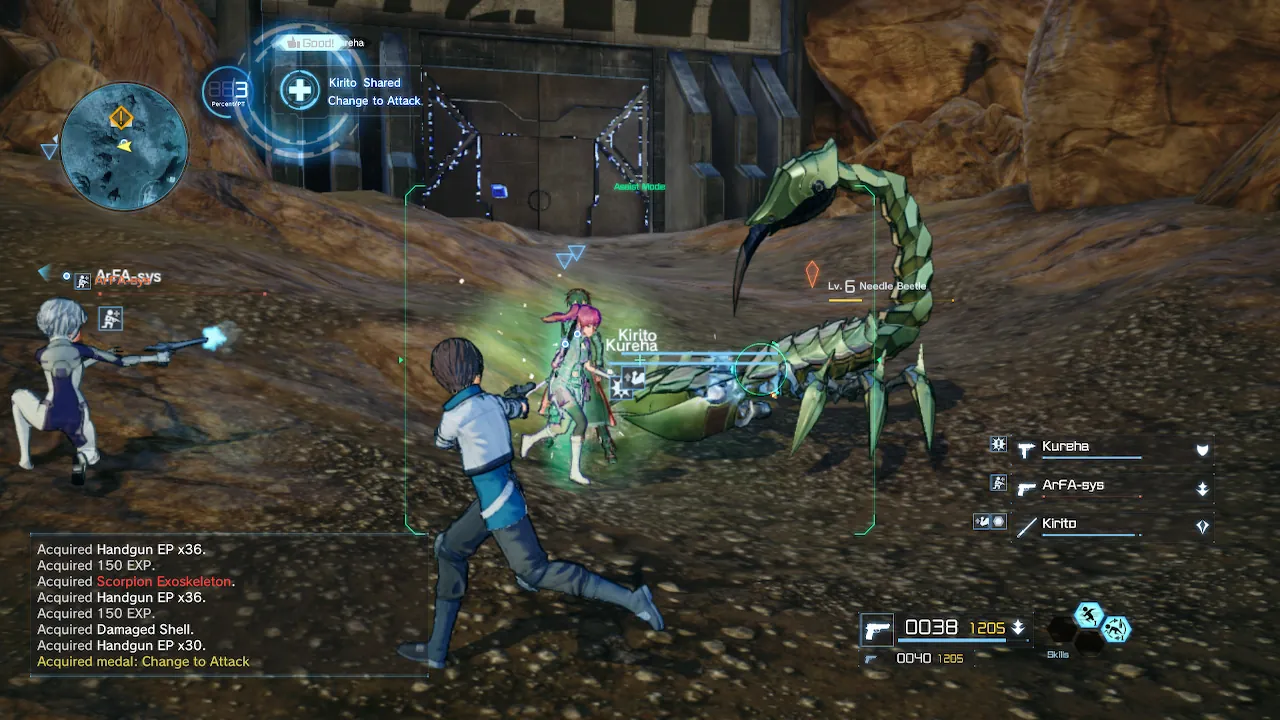Toggle ArFA-sys buff arrows indicator
Viewport: 1280px width, 720px height.
1203,489
